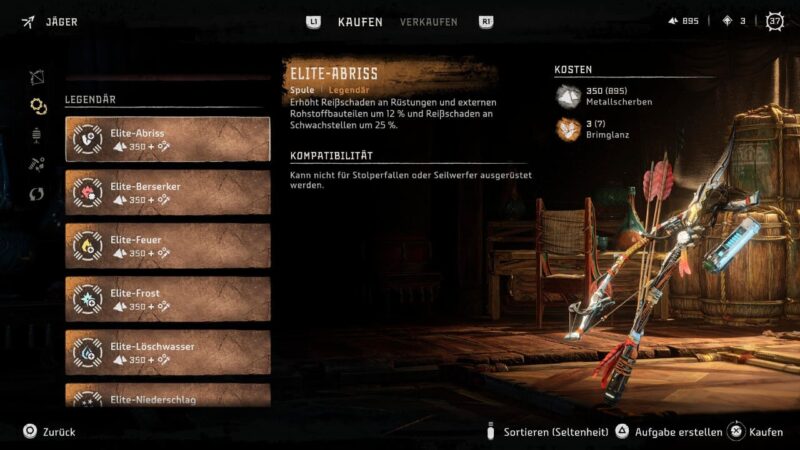This screenshot has height=450, width=800.
Task: Open the bow weapons category
Action: [x=38, y=76]
